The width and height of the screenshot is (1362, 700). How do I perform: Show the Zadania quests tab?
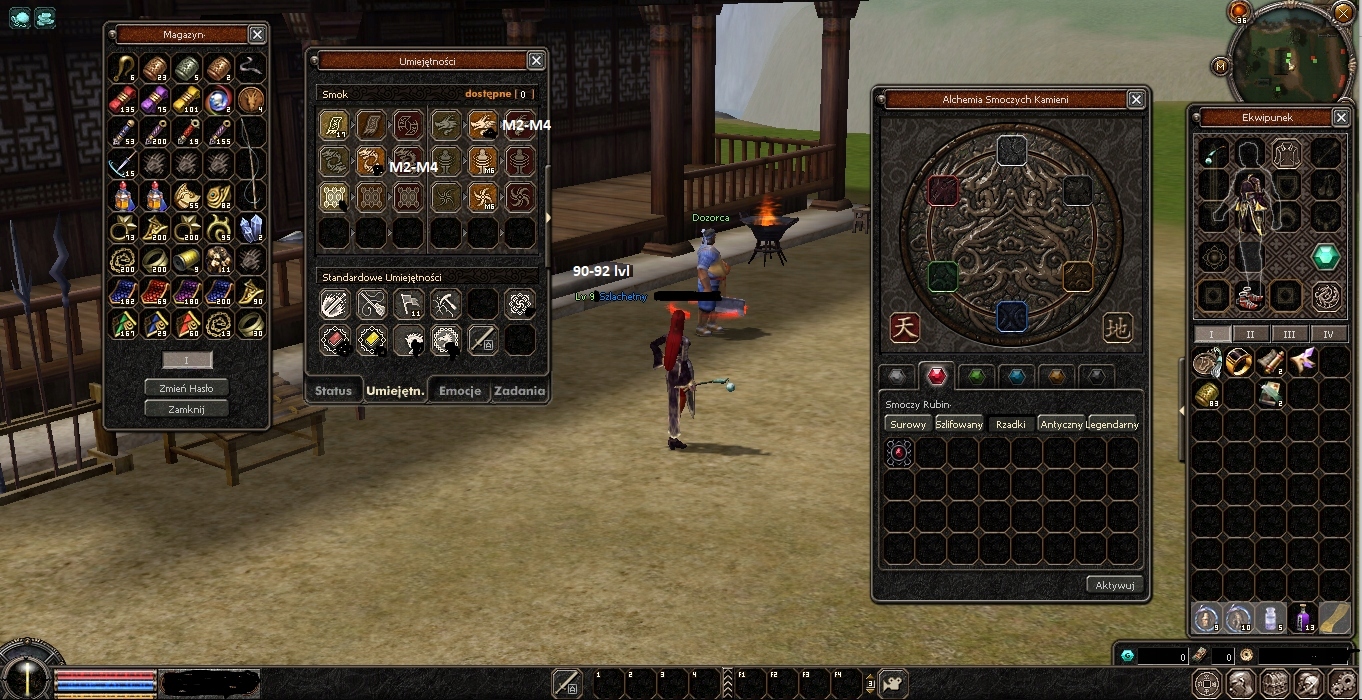[x=519, y=391]
